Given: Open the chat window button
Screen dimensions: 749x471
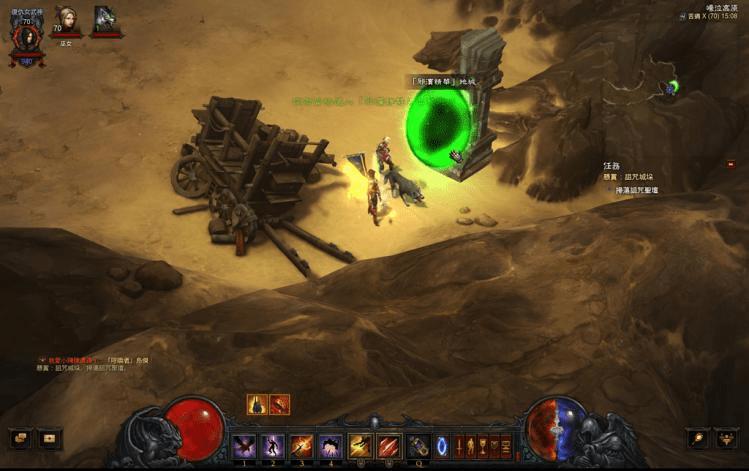Looking at the screenshot, I should 19,438.
